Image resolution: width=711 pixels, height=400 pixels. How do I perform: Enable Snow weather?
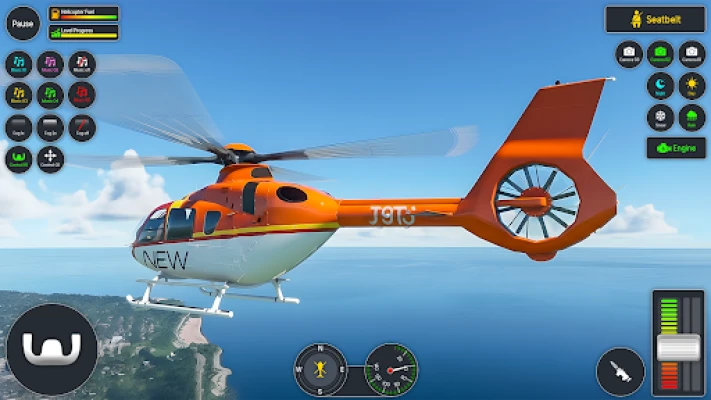click(x=660, y=117)
